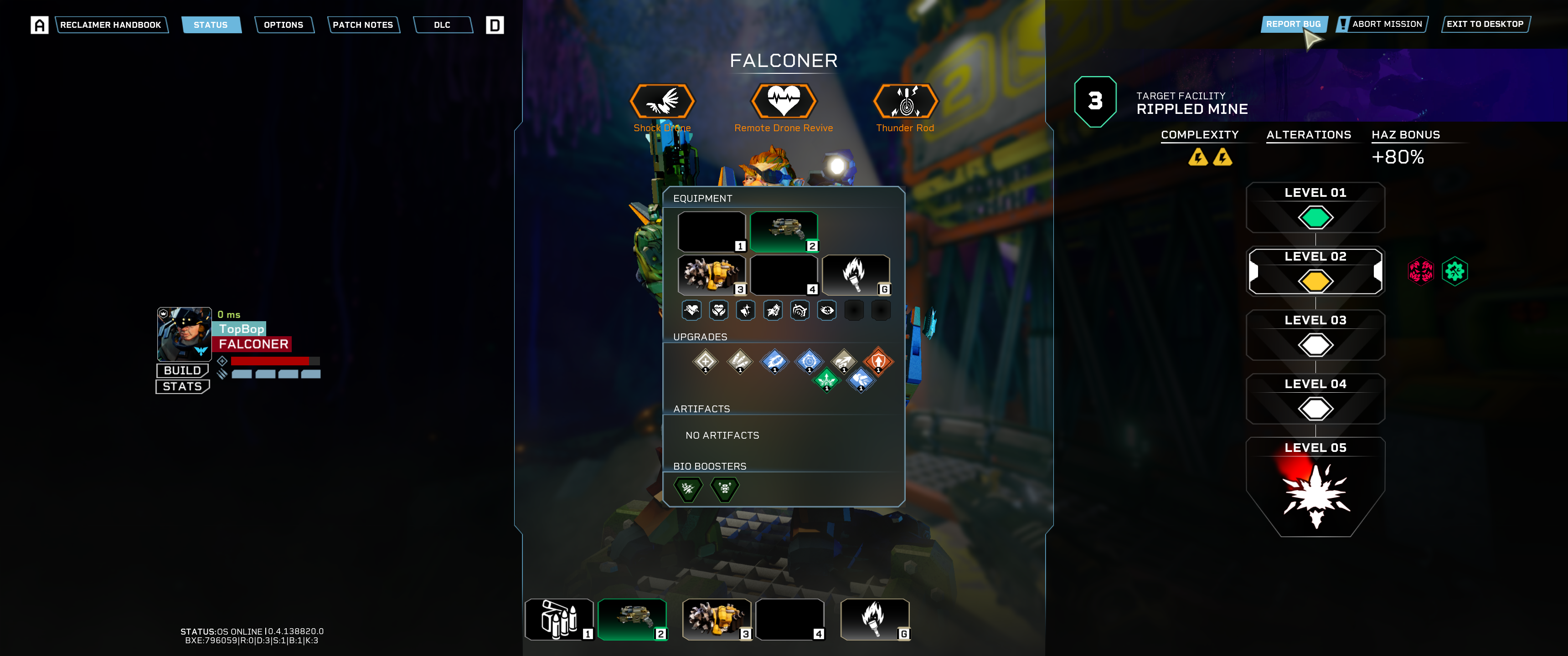The width and height of the screenshot is (1568, 656).
Task: Click the red alteration icon beside Level 02
Action: (1420, 272)
